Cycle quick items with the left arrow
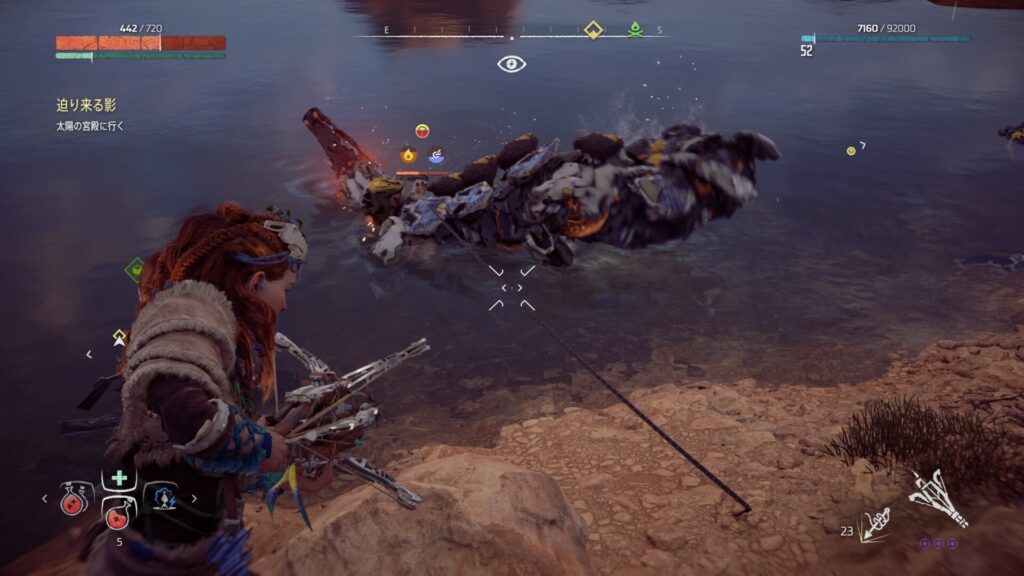Viewport: 1024px width, 576px height. tap(45, 497)
